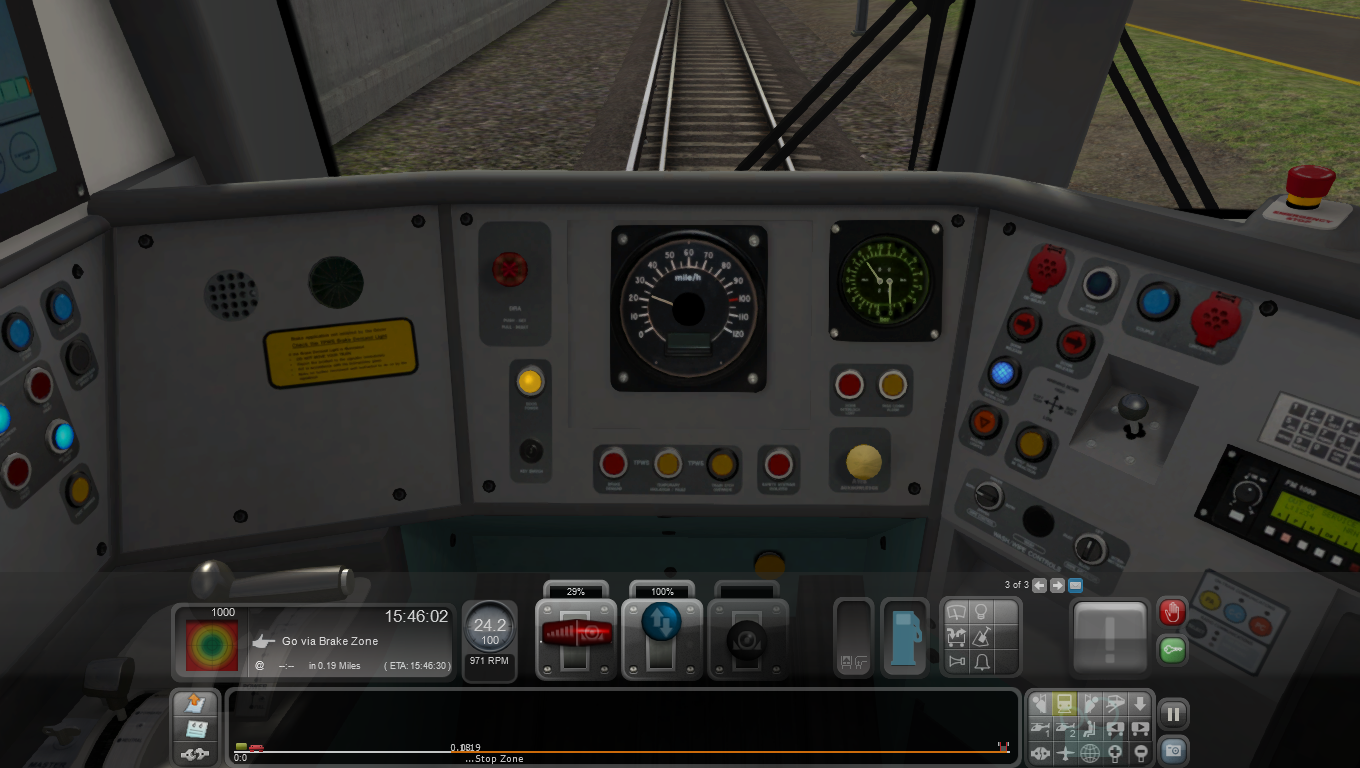Viewport: 1360px width, 768px height.
Task: Click the forward arrow beside the message counter
Action: (x=1057, y=586)
